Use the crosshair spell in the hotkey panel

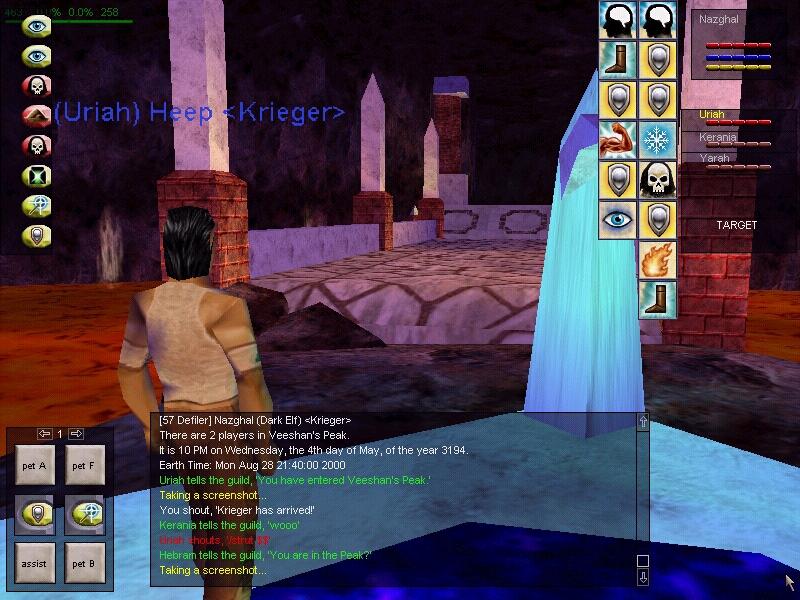(x=85, y=514)
